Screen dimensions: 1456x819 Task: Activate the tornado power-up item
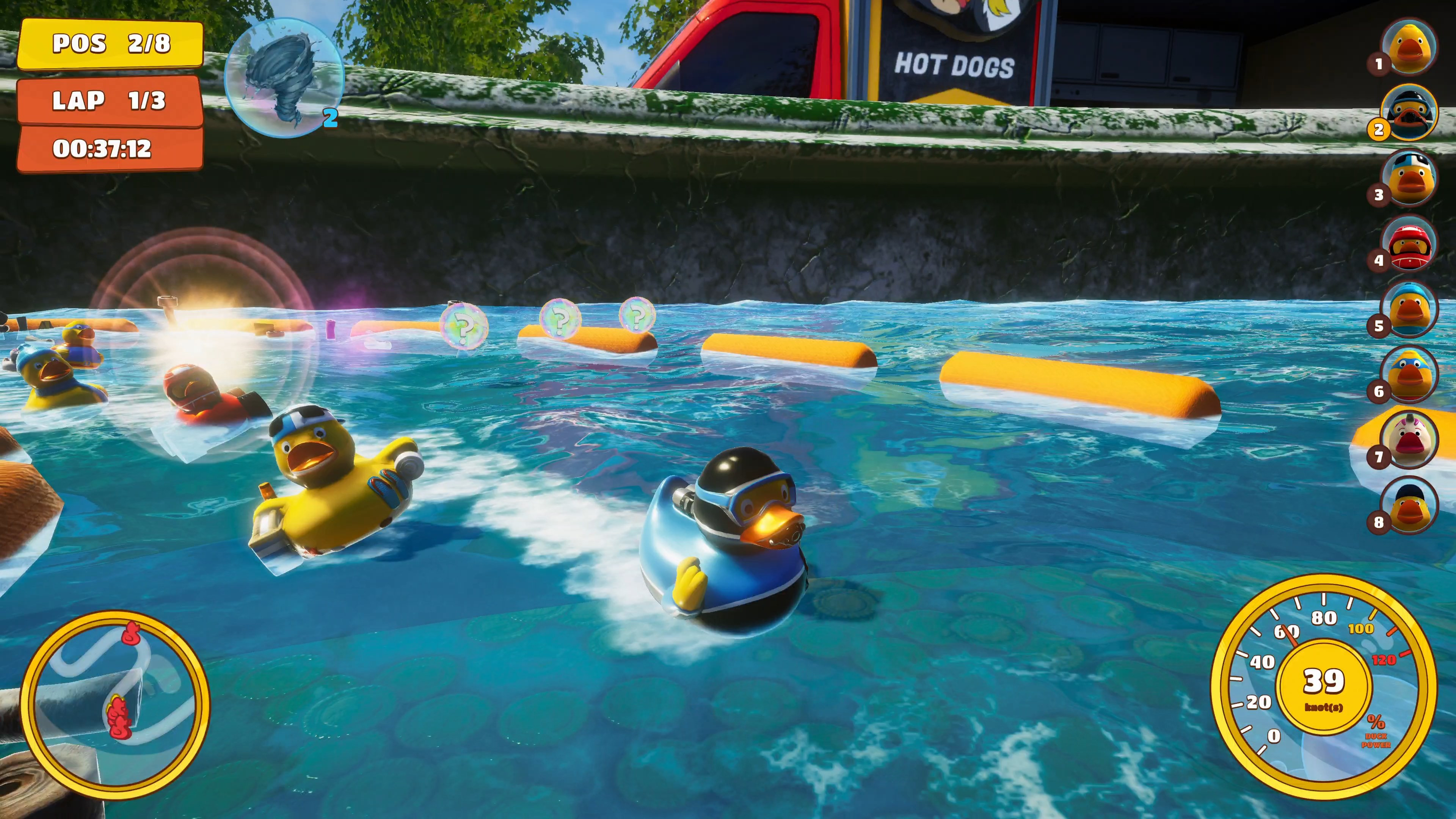pyautogui.click(x=284, y=77)
